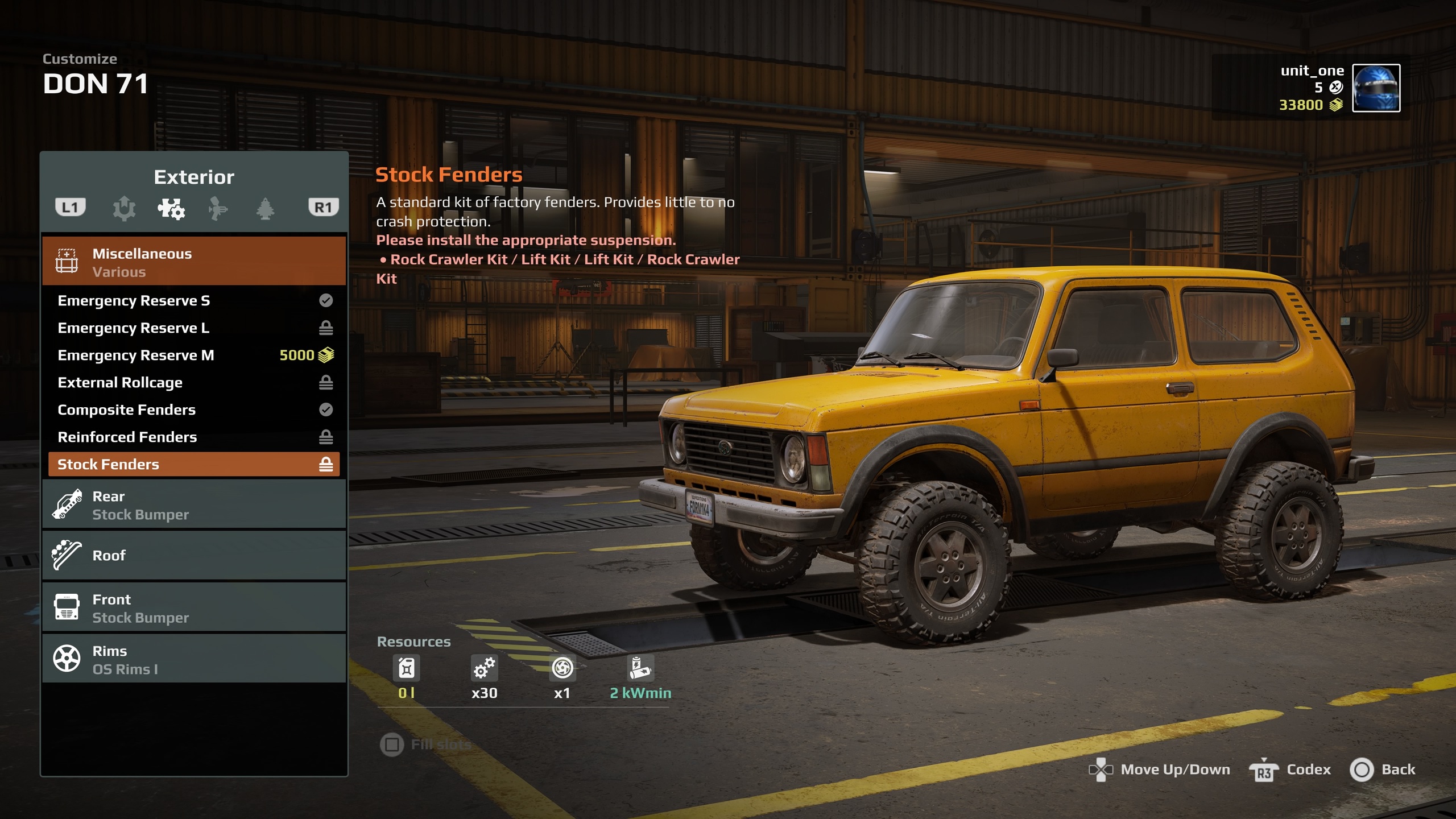Open the Codex

[1290, 770]
